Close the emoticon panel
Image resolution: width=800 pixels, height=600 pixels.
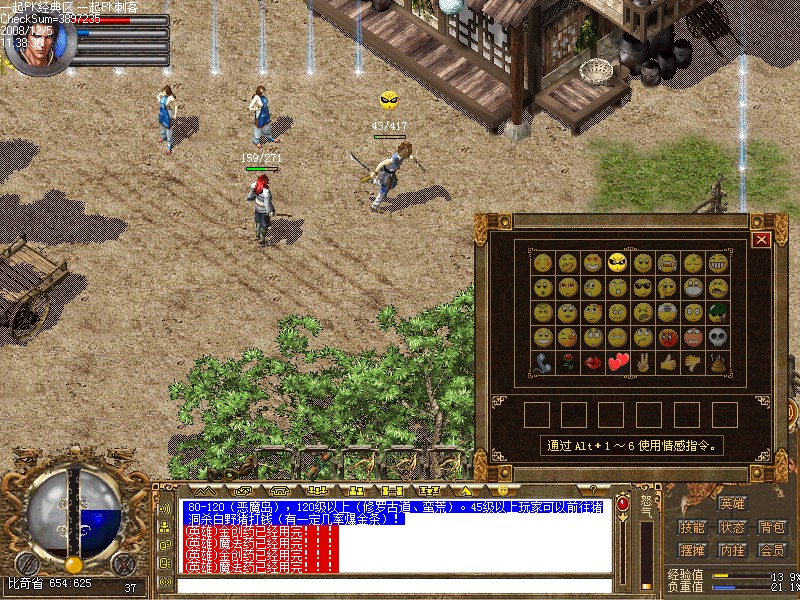(762, 239)
